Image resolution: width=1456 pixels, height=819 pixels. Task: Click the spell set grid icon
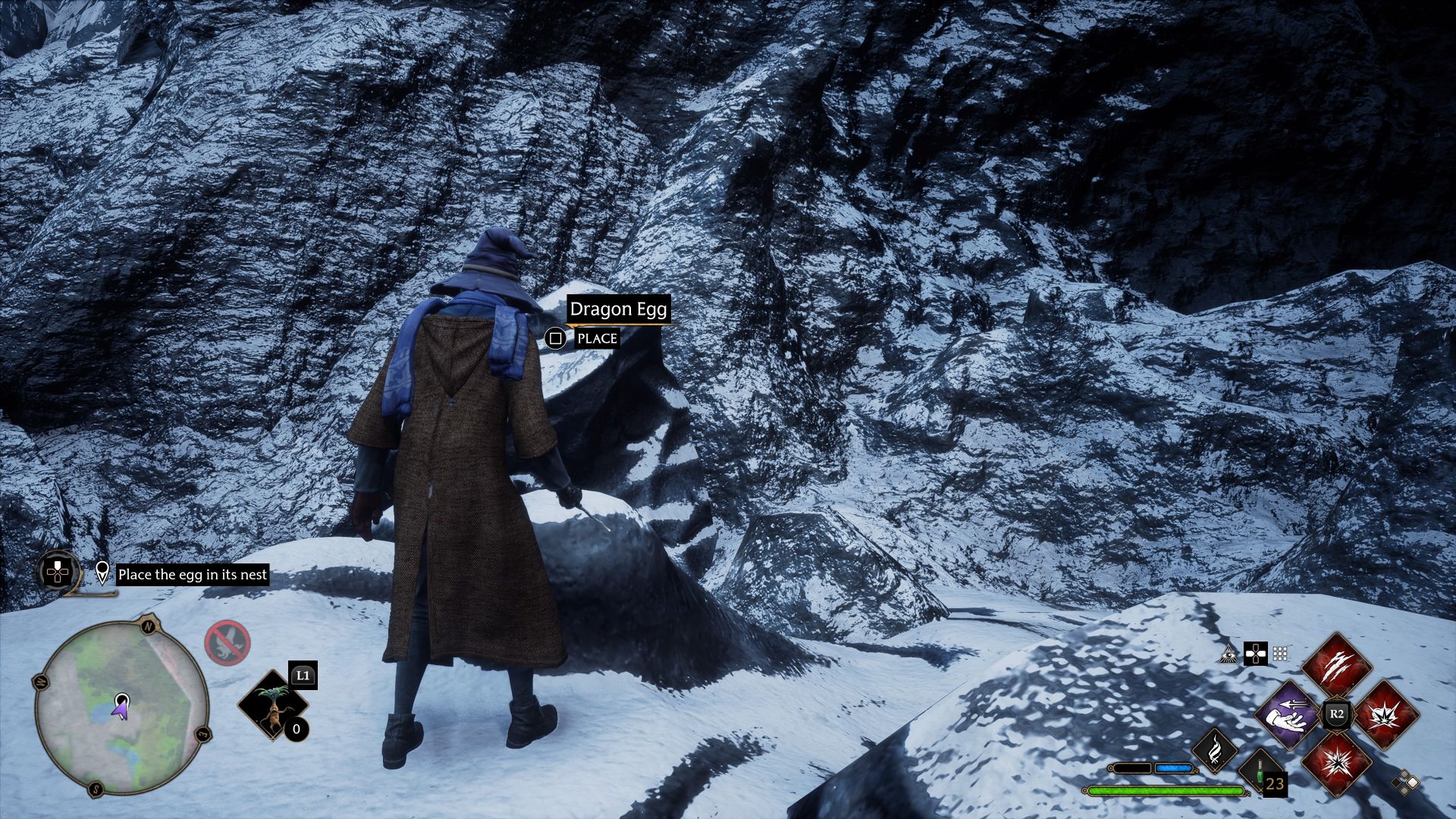point(1279,654)
